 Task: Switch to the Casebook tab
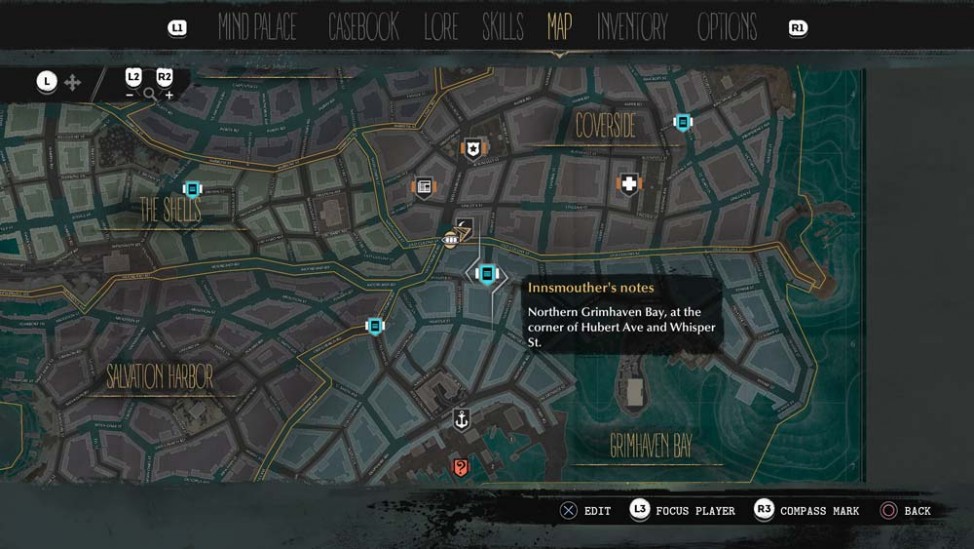(363, 28)
